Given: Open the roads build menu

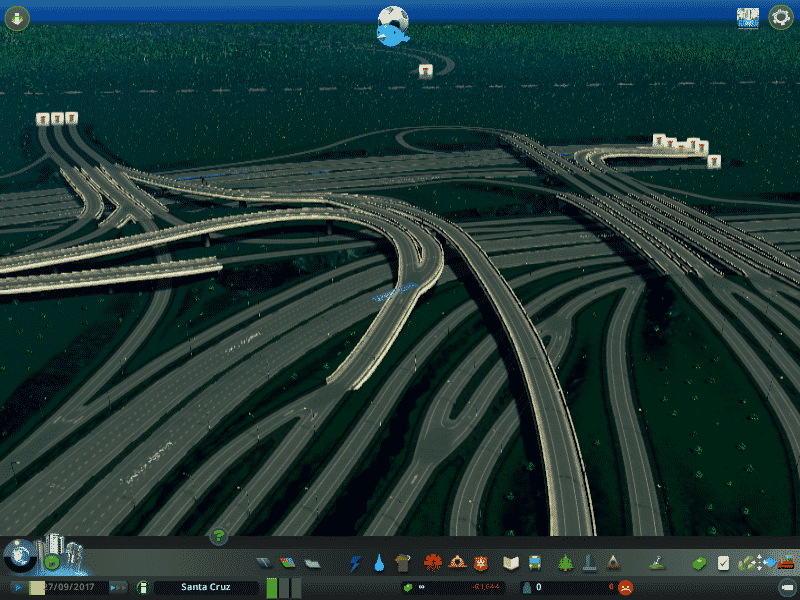Looking at the screenshot, I should pos(264,563).
